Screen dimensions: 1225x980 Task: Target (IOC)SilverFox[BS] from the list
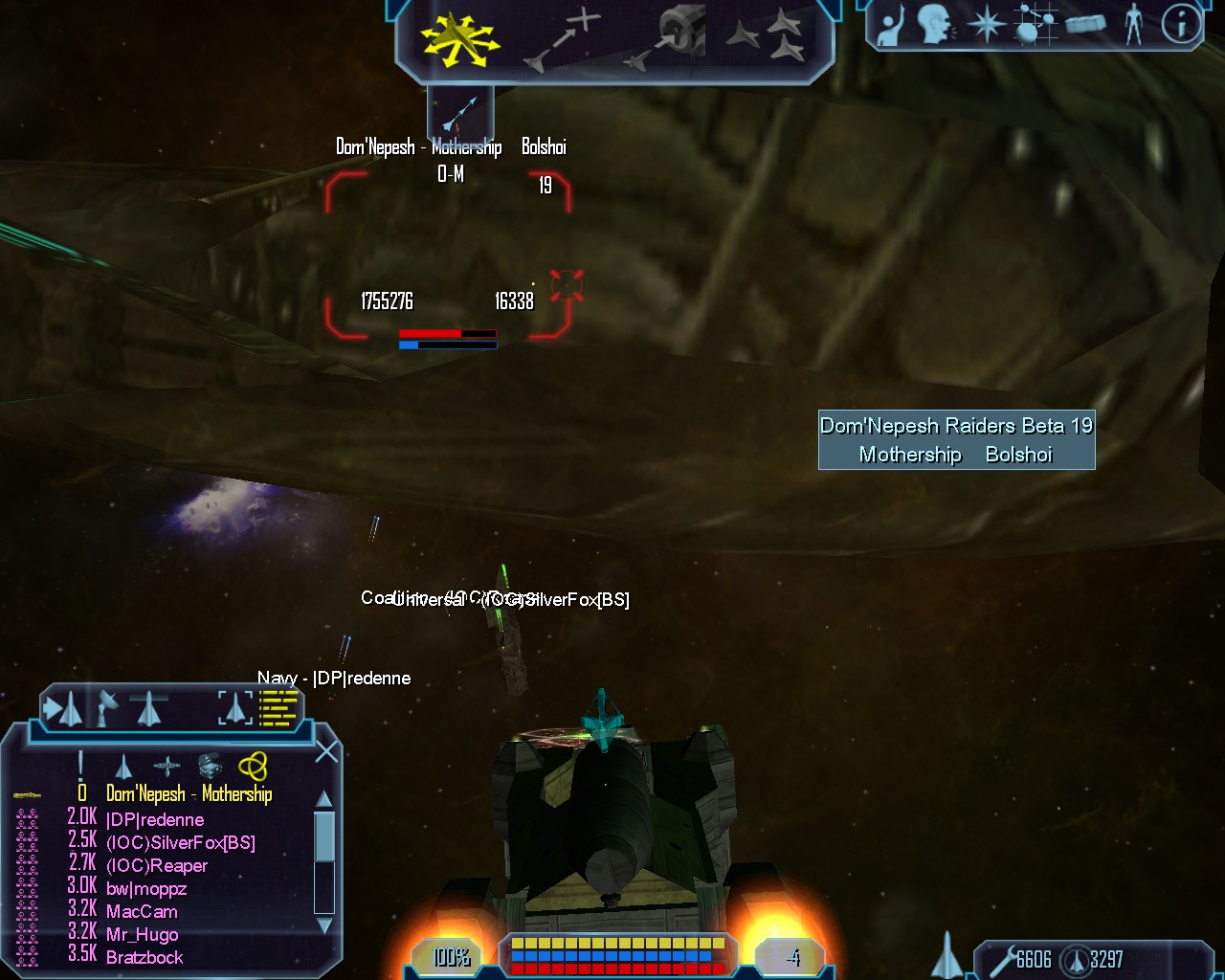[x=180, y=843]
